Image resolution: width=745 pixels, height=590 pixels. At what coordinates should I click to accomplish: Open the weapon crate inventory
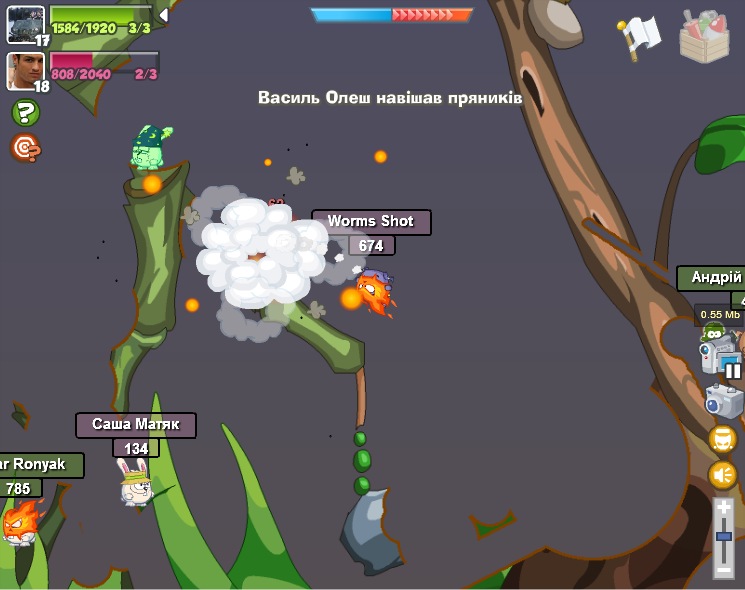[x=704, y=37]
